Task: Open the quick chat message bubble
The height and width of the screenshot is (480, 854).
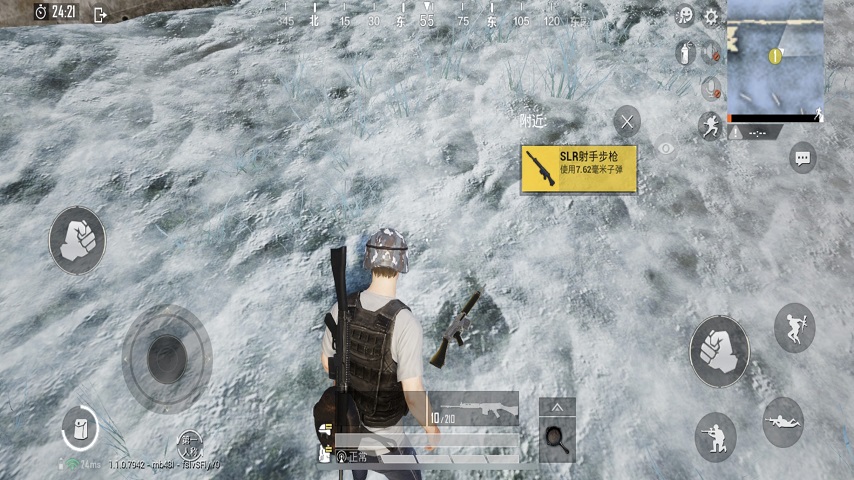Action: [802, 157]
